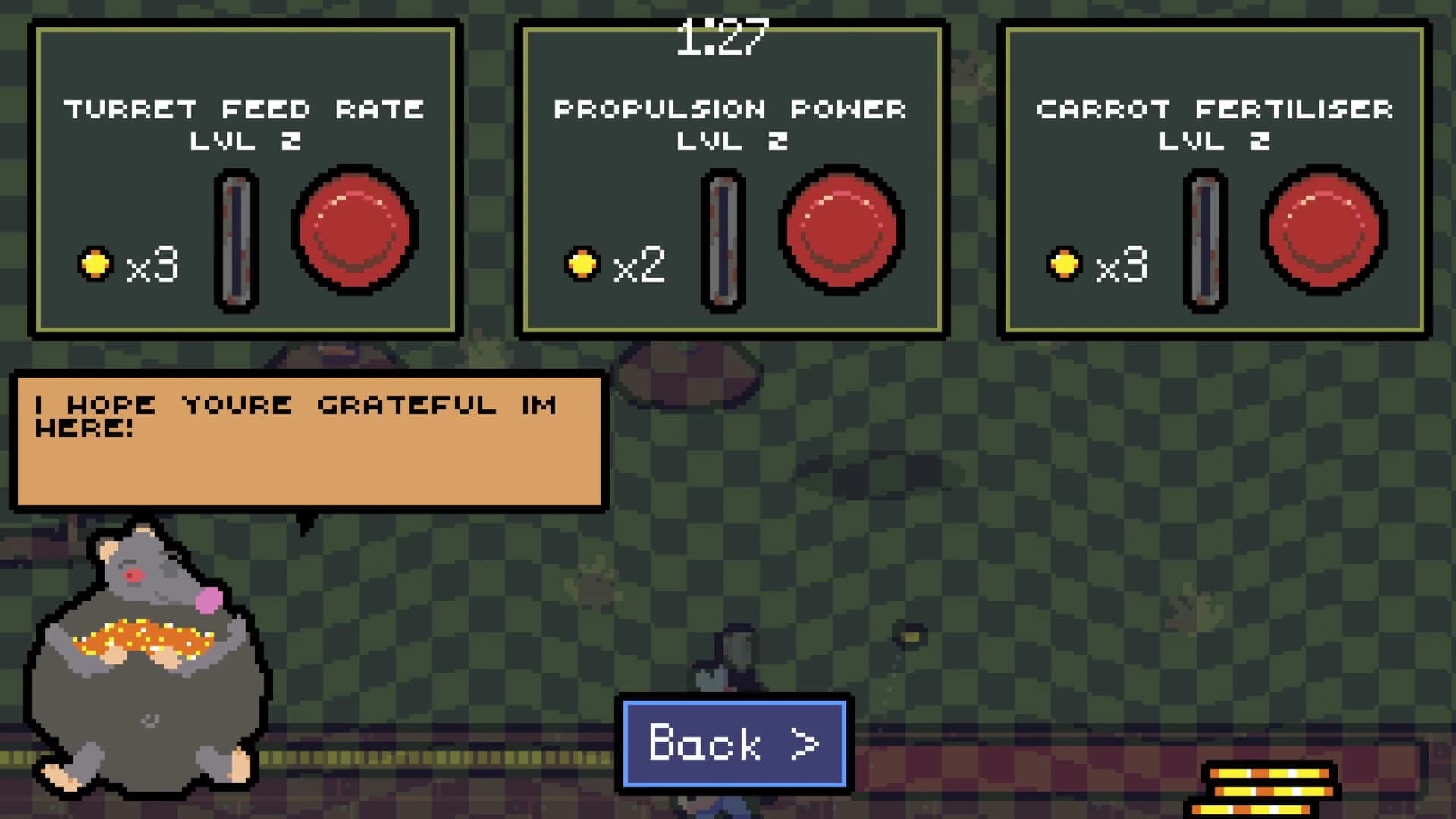Click the coin icon on the Propulsion Power panel
The height and width of the screenshot is (819, 1456).
point(582,264)
